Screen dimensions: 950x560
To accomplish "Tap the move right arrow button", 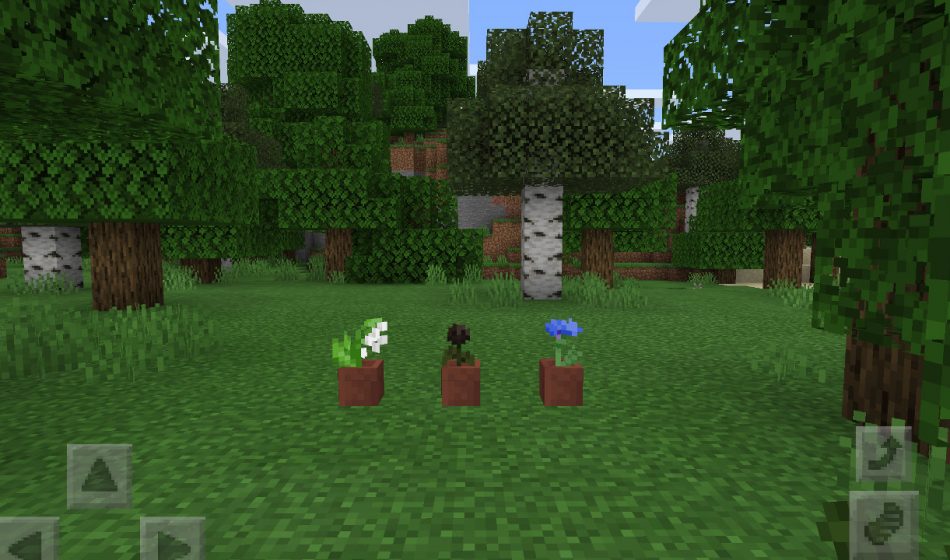I will 171,541.
